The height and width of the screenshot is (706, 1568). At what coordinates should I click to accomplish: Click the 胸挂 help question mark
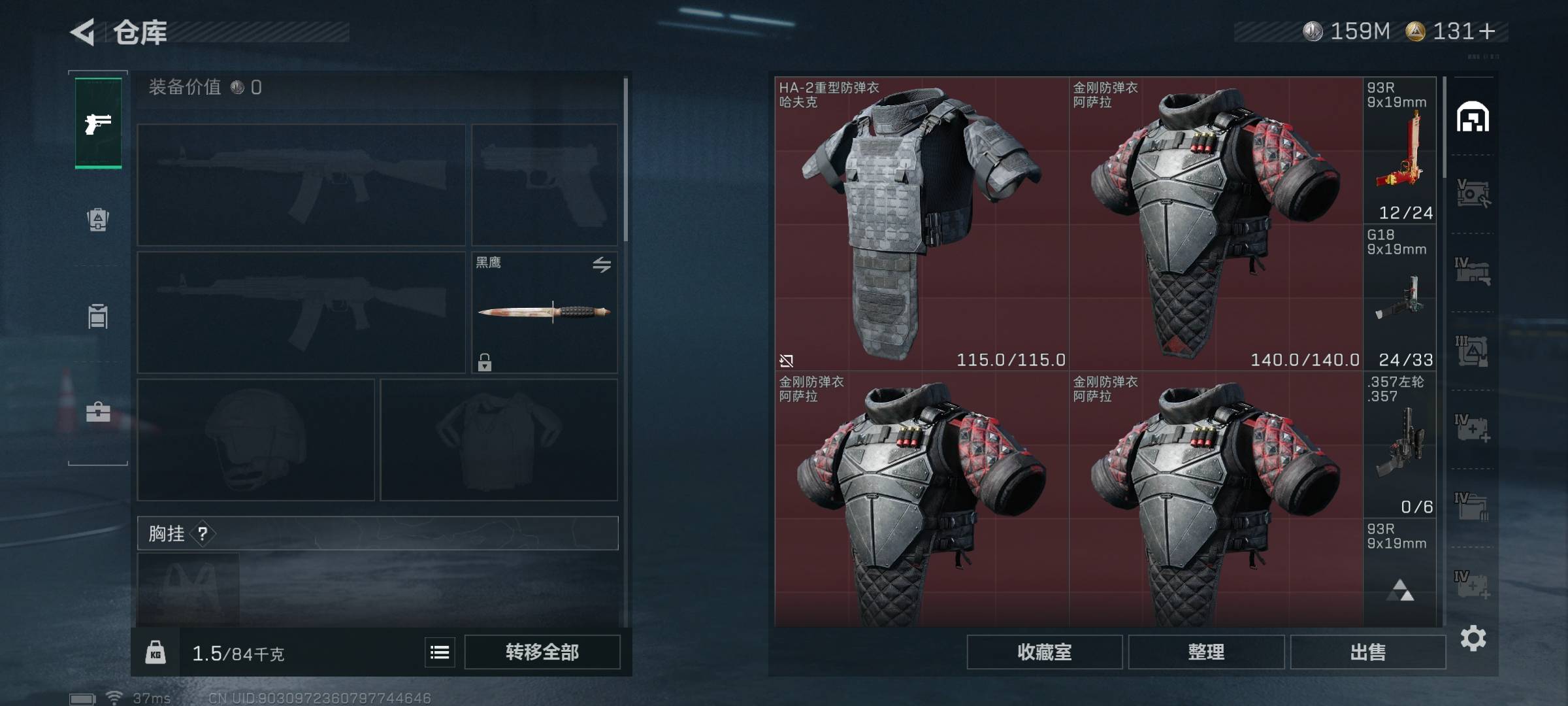tap(203, 534)
